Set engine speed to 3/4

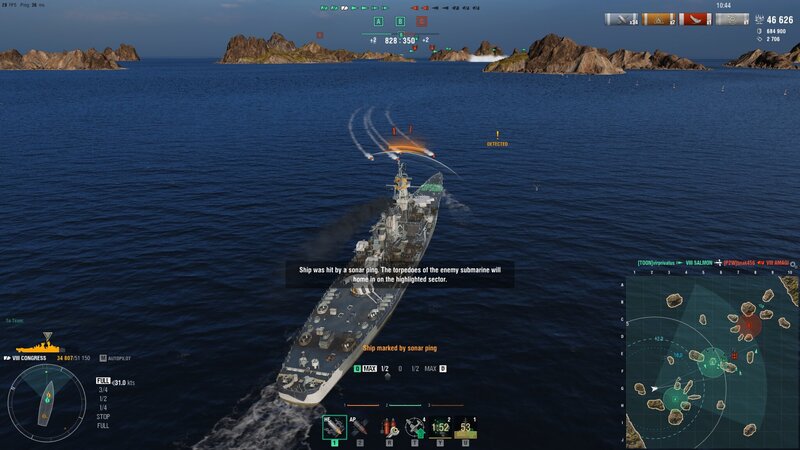102,389
